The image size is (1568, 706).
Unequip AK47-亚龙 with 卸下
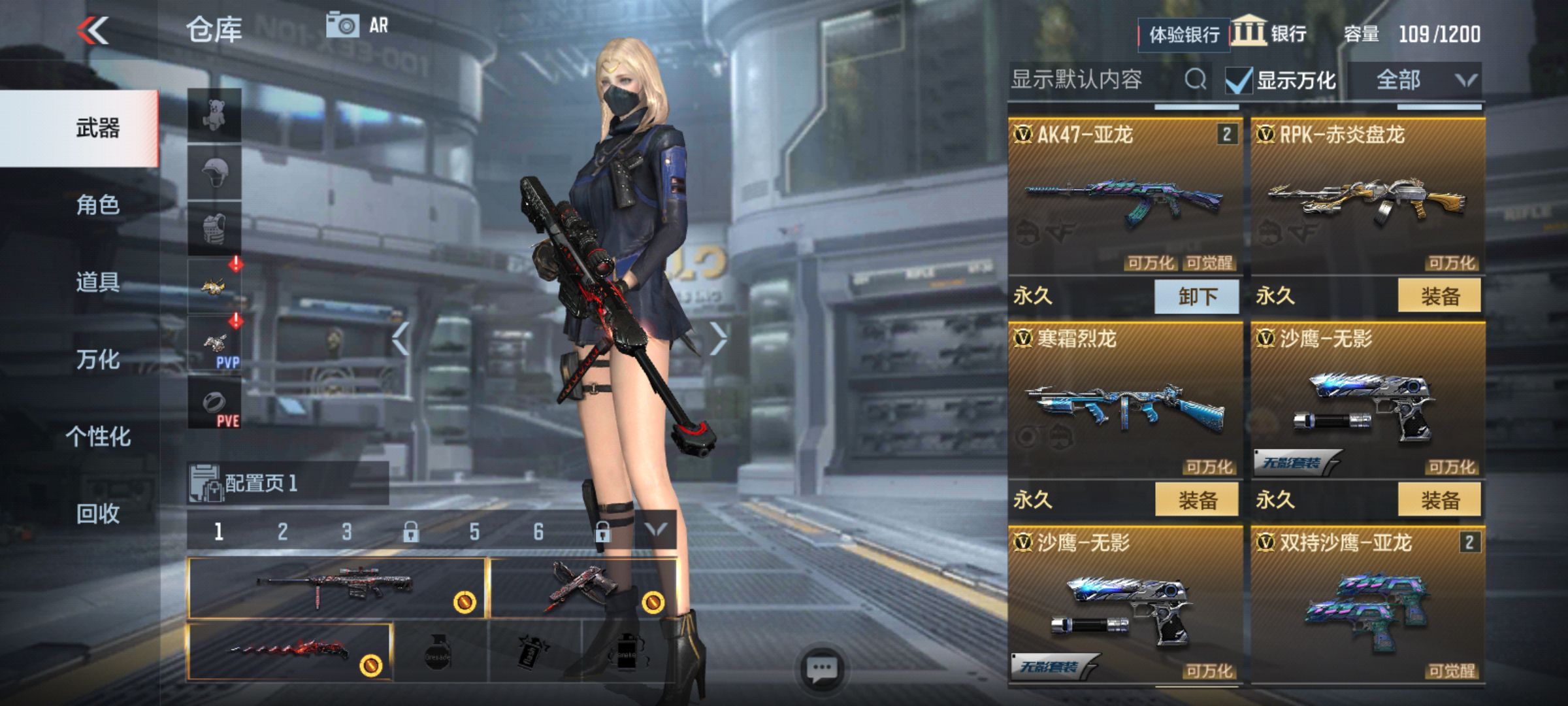1197,296
